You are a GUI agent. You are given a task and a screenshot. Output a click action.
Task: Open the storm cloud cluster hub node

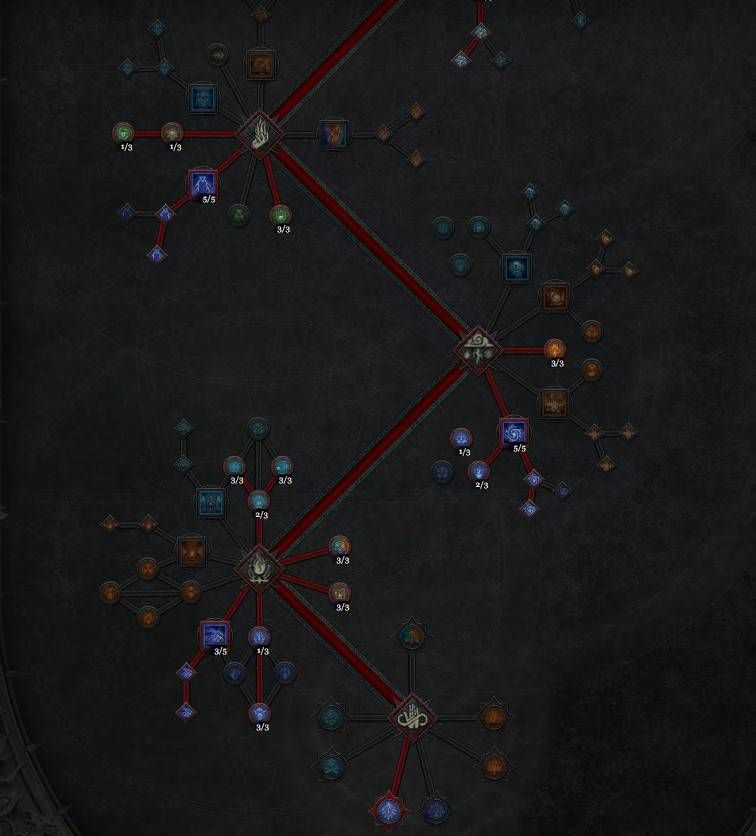[476, 350]
